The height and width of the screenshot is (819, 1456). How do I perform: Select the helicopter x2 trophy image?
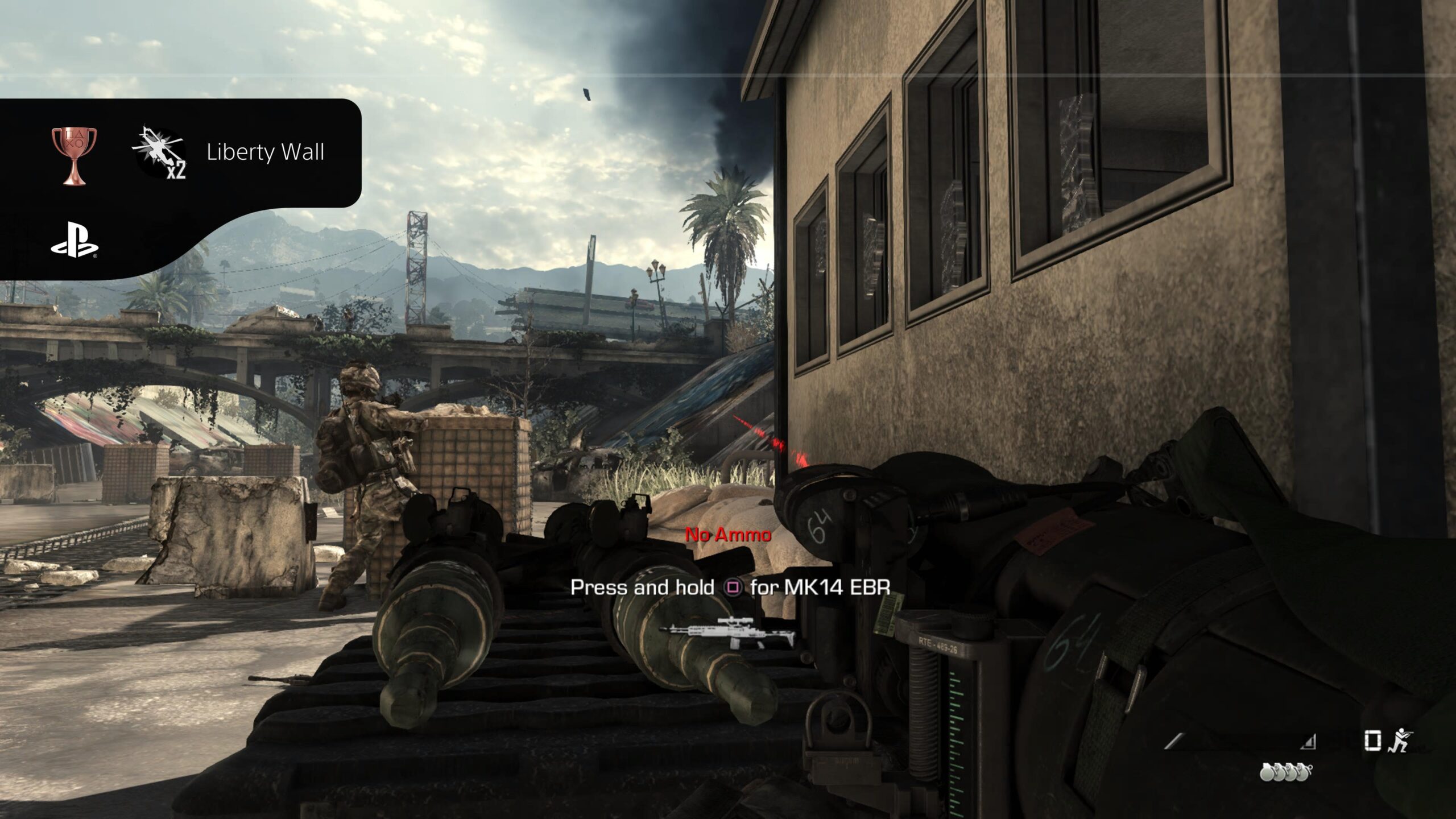point(160,152)
